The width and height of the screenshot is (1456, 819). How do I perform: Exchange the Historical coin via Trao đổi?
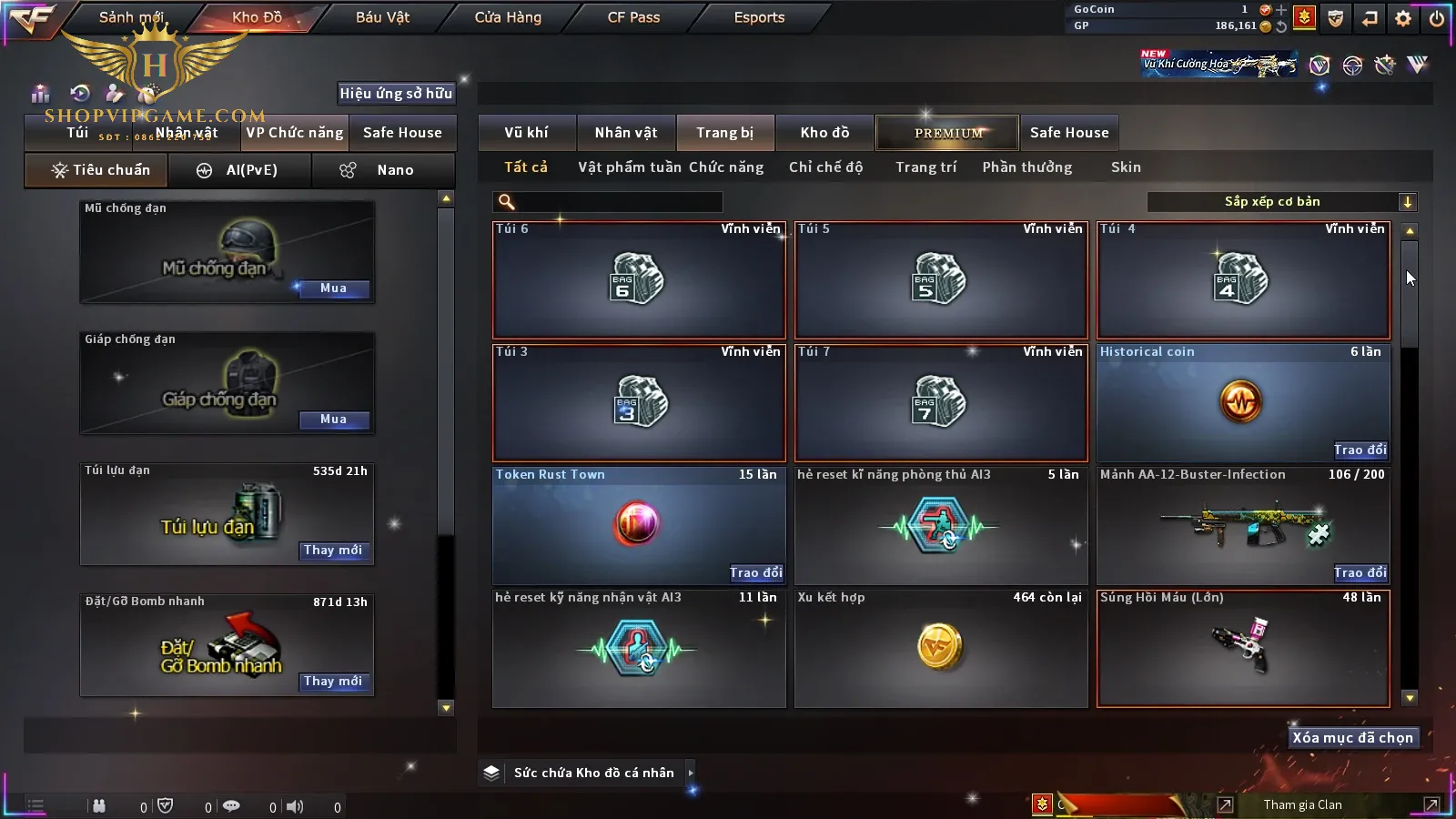pos(1360,450)
